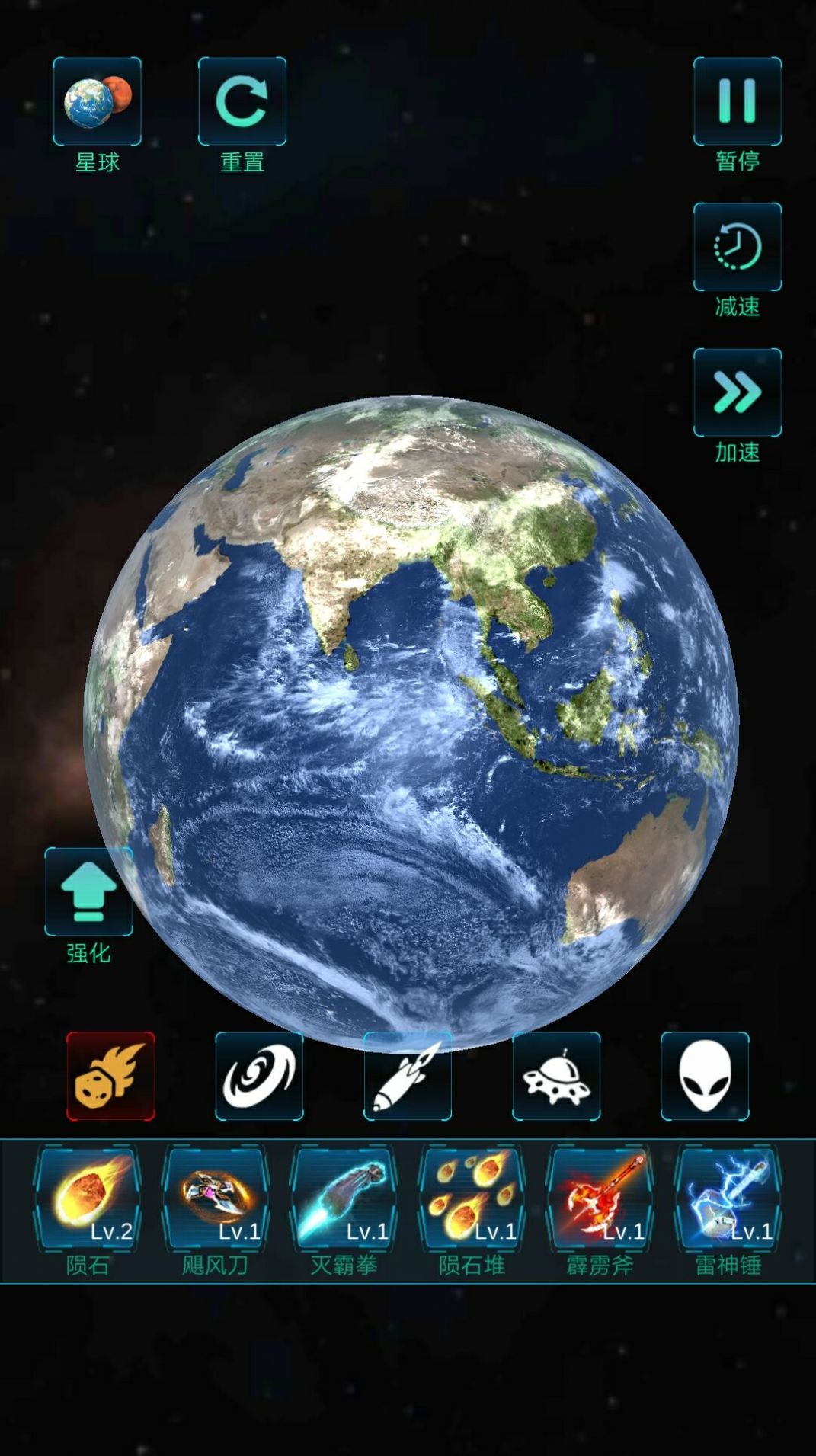Pick the 陨石堆 meteor shower weapon
The image size is (816, 1456).
[472, 1199]
